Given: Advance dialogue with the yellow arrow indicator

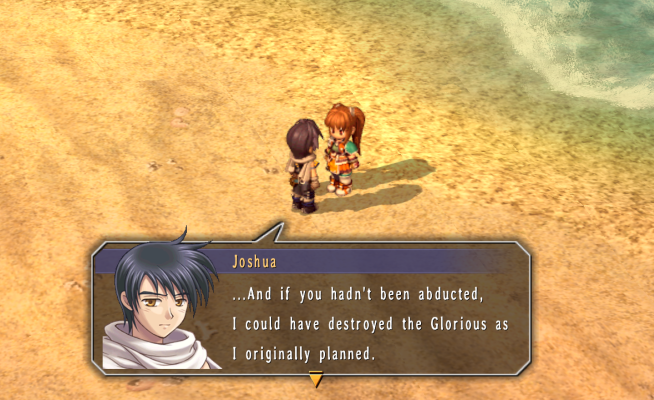Looking at the screenshot, I should [316, 379].
